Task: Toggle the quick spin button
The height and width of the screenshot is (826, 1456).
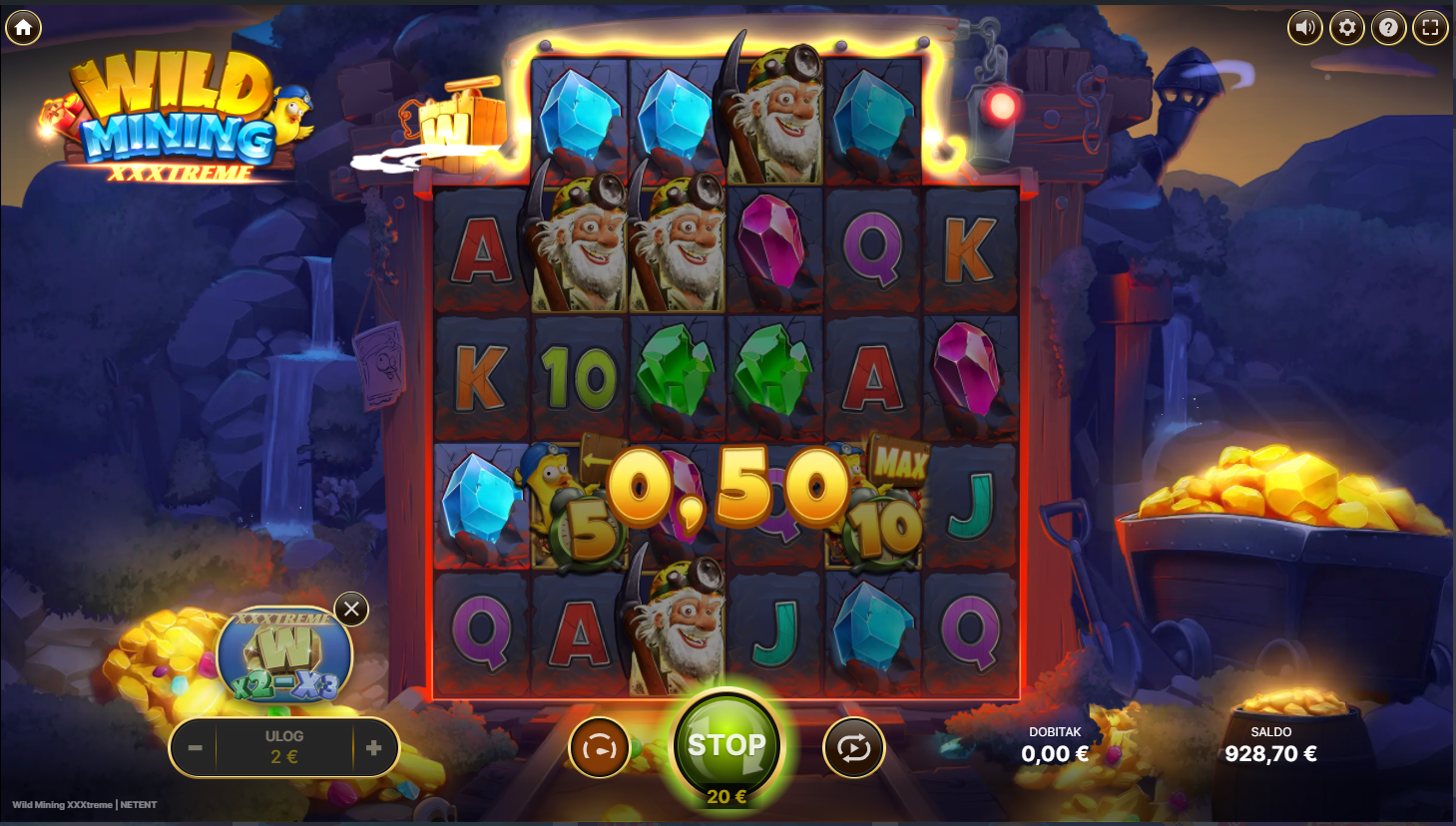Action: tap(599, 748)
